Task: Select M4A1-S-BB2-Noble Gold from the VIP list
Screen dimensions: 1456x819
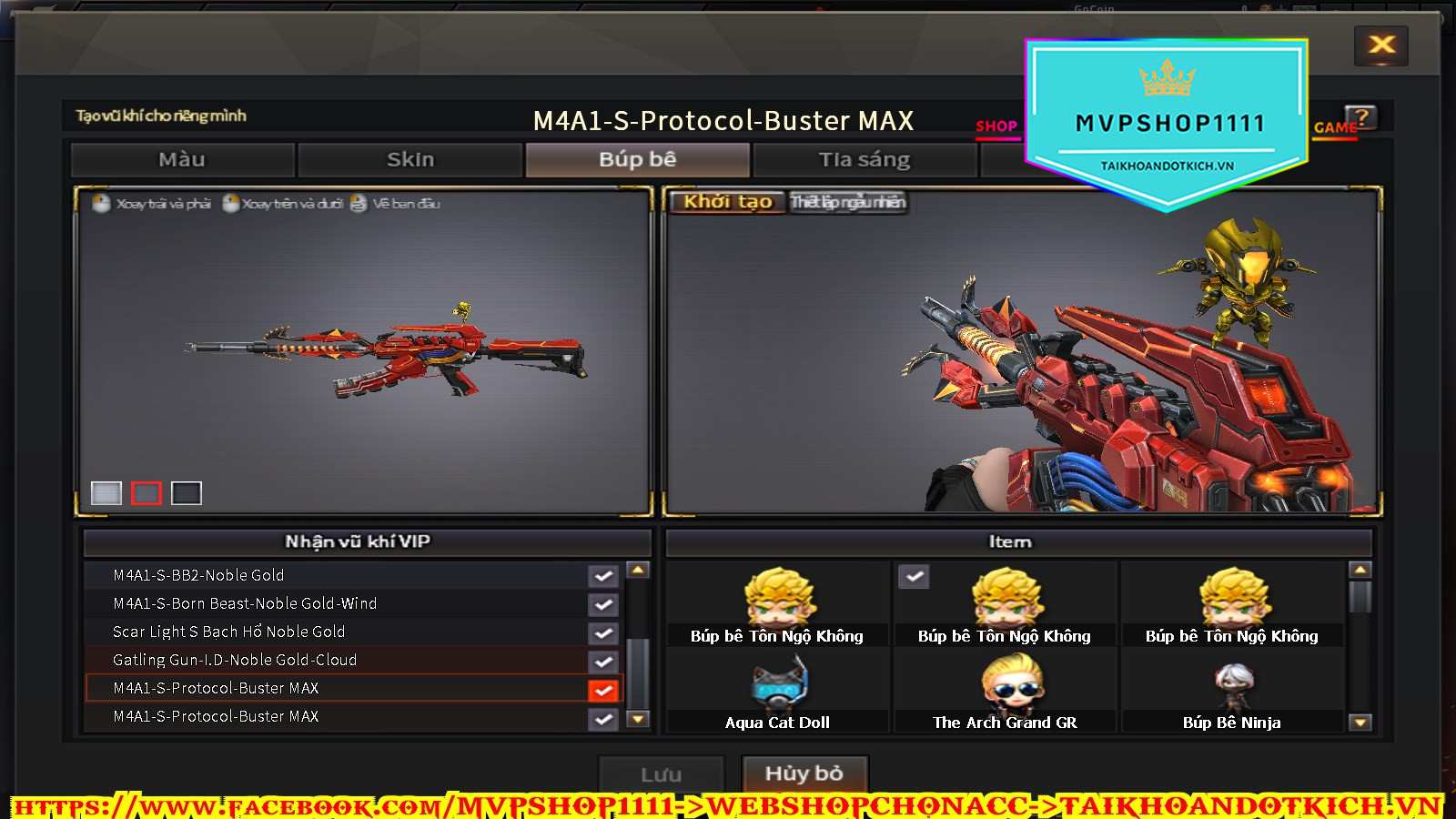Action: click(x=198, y=575)
